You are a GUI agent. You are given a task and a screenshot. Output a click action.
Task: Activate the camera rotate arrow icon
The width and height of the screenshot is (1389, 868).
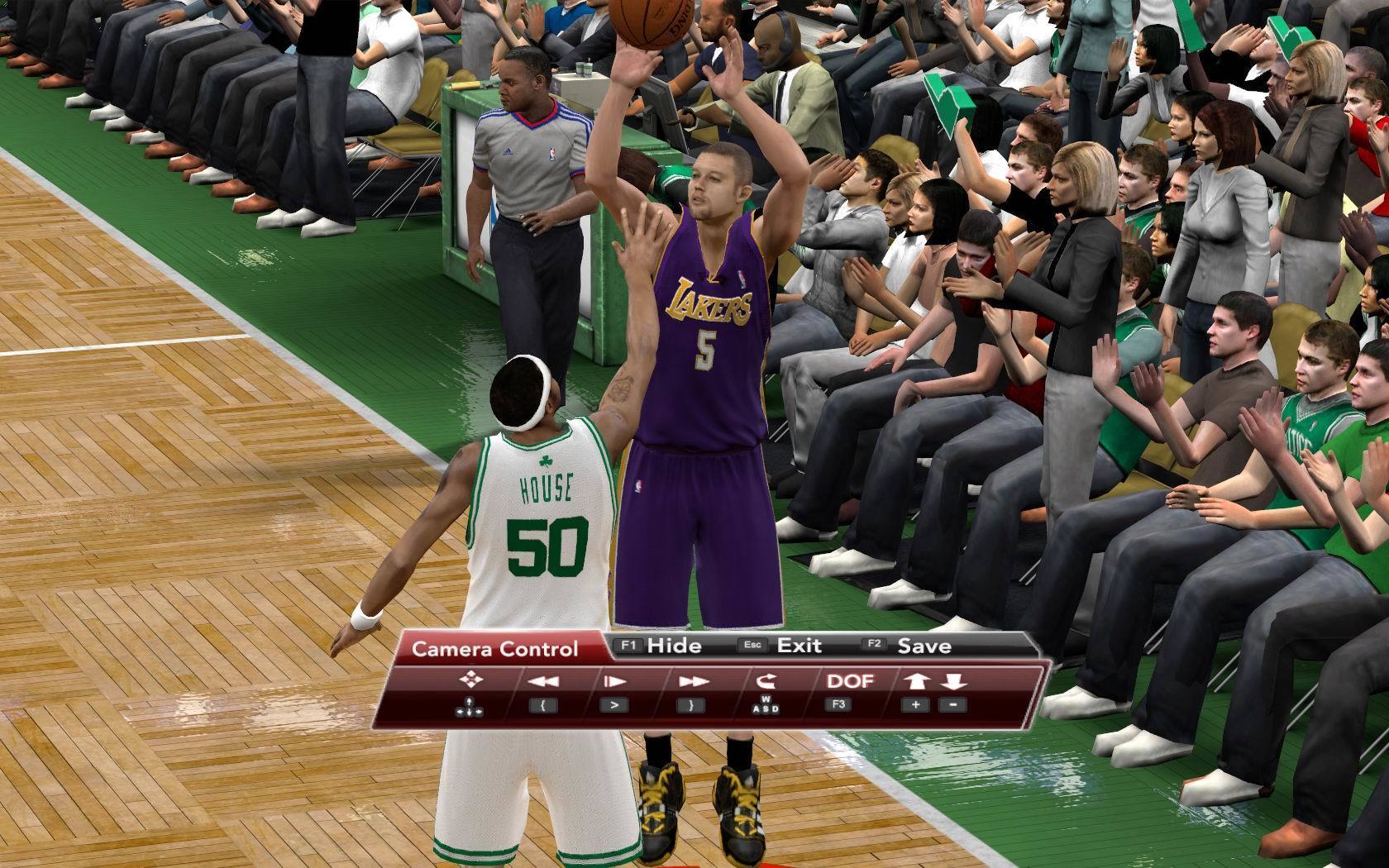pos(765,680)
